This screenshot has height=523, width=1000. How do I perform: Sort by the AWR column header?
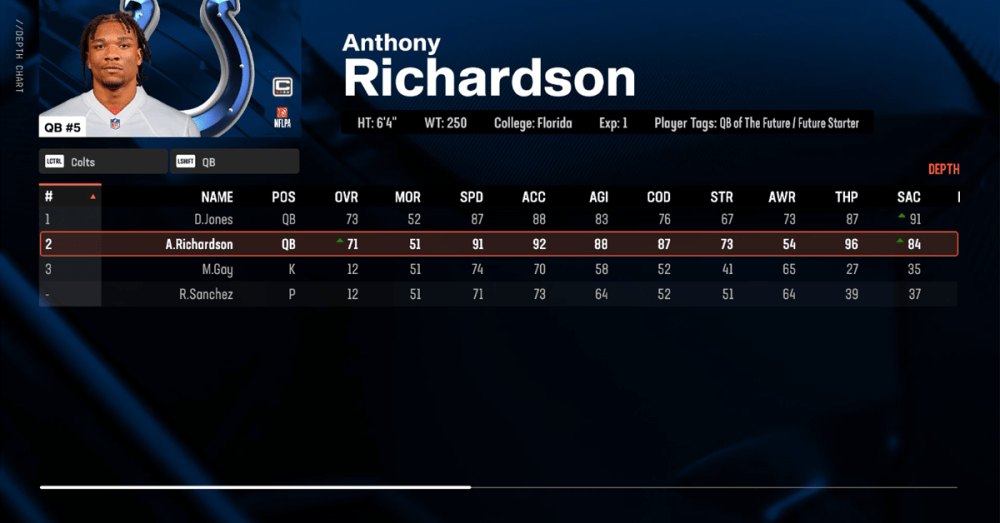pyautogui.click(x=782, y=197)
